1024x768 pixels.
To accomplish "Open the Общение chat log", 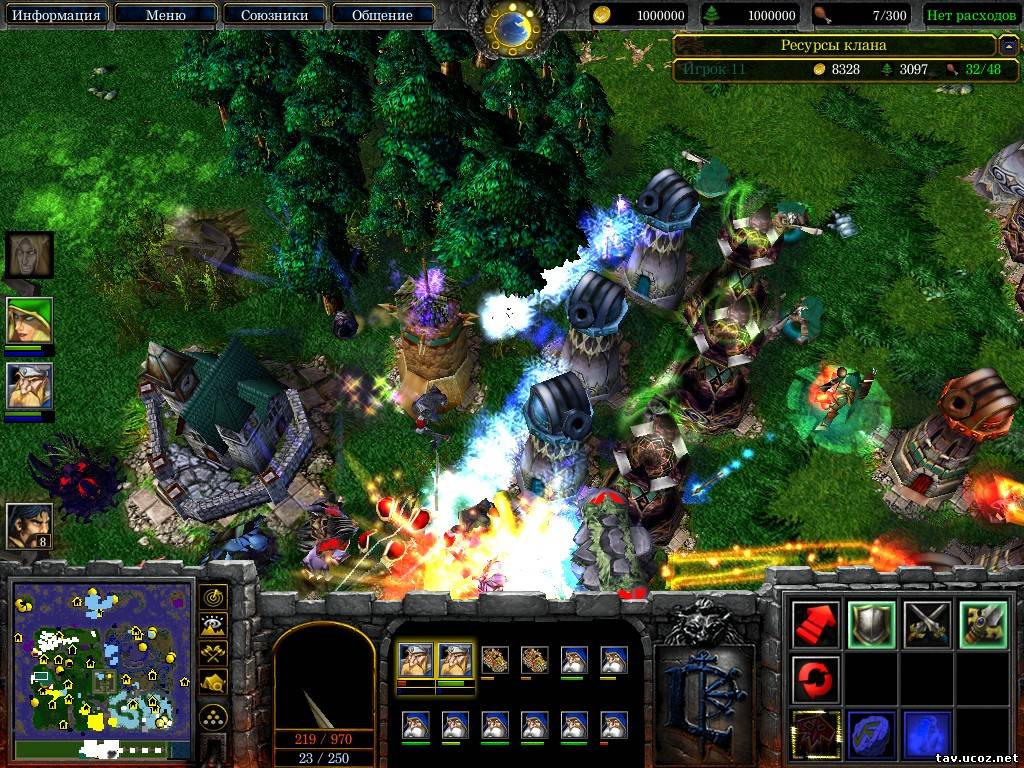I will click(383, 15).
